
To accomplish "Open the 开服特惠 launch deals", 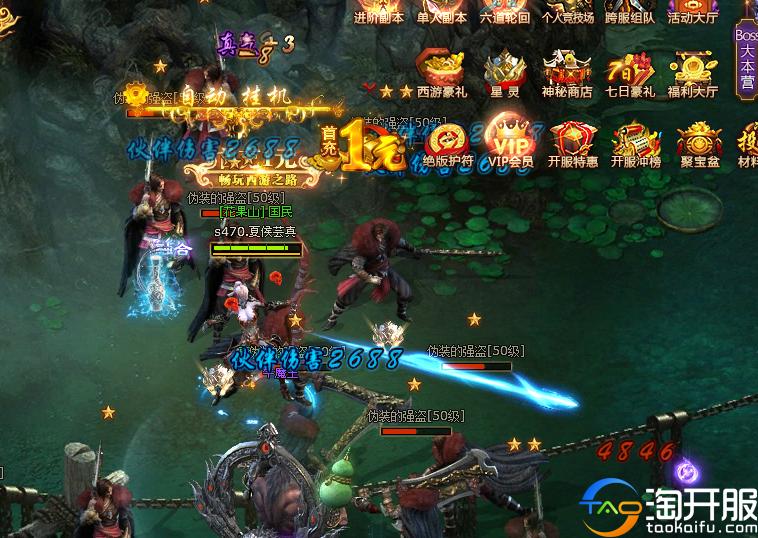I will coord(573,143).
